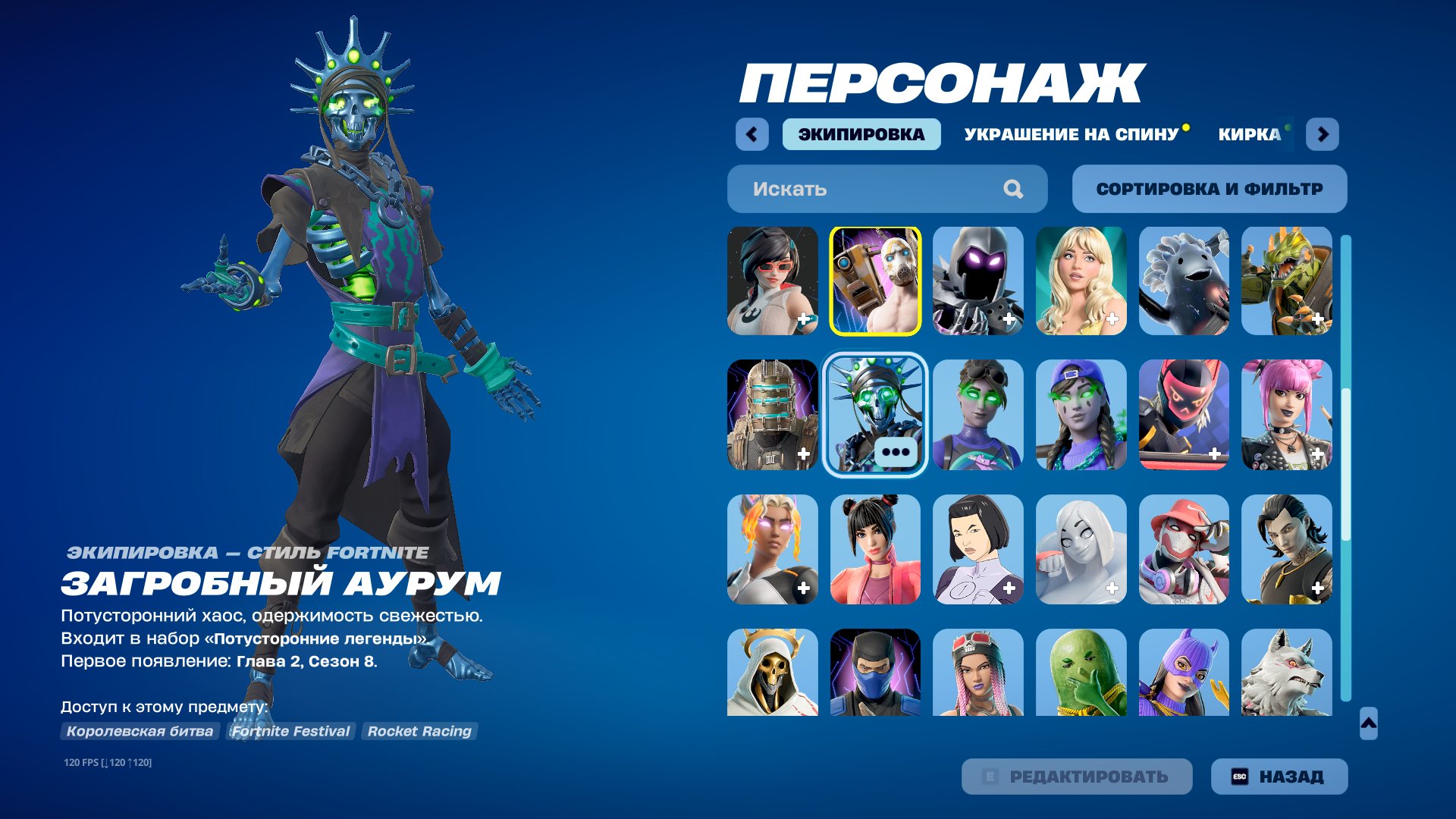
Task: Click inside the Искать search field
Action: (x=834, y=189)
